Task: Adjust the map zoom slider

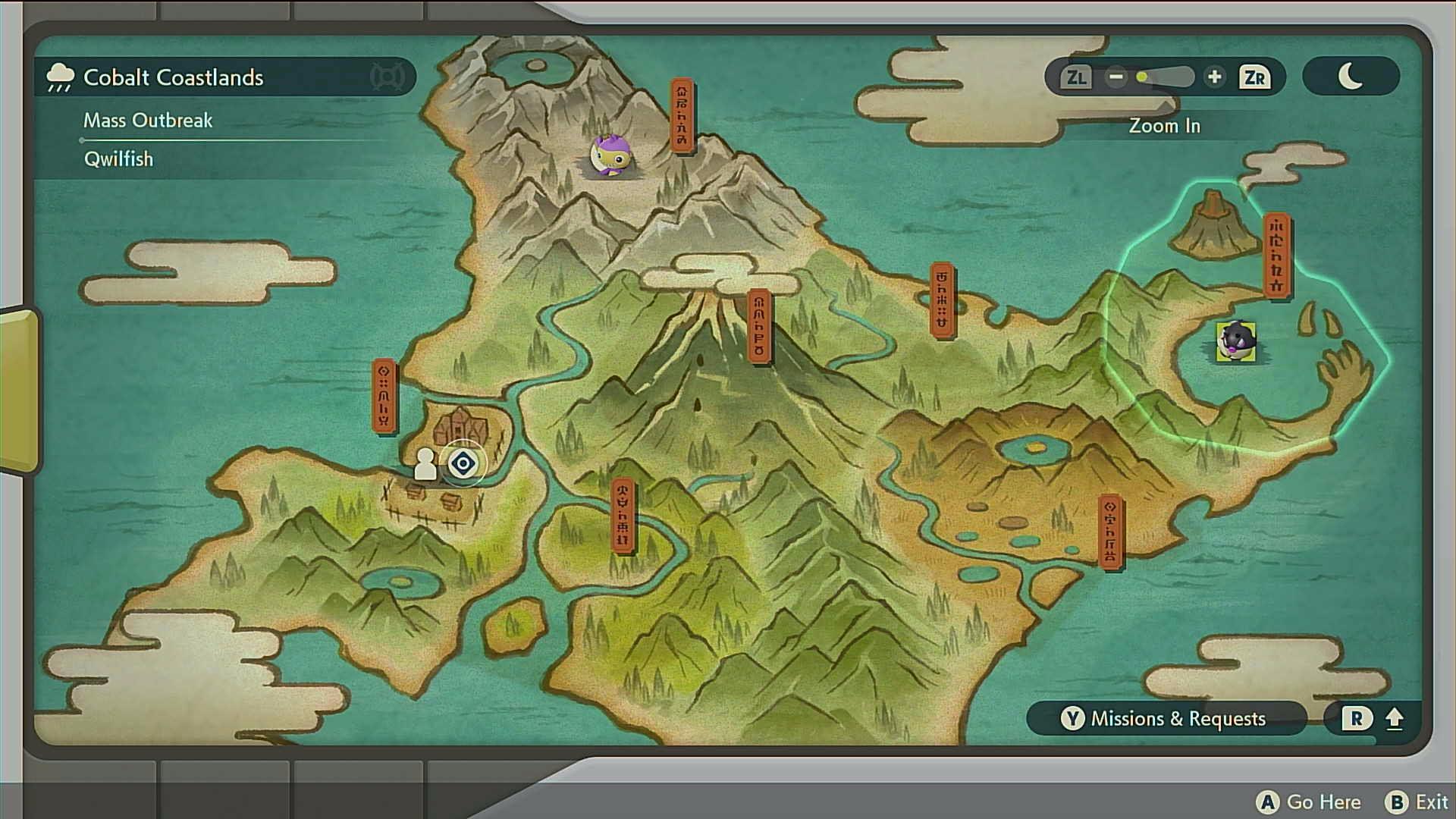Action: tap(1164, 77)
